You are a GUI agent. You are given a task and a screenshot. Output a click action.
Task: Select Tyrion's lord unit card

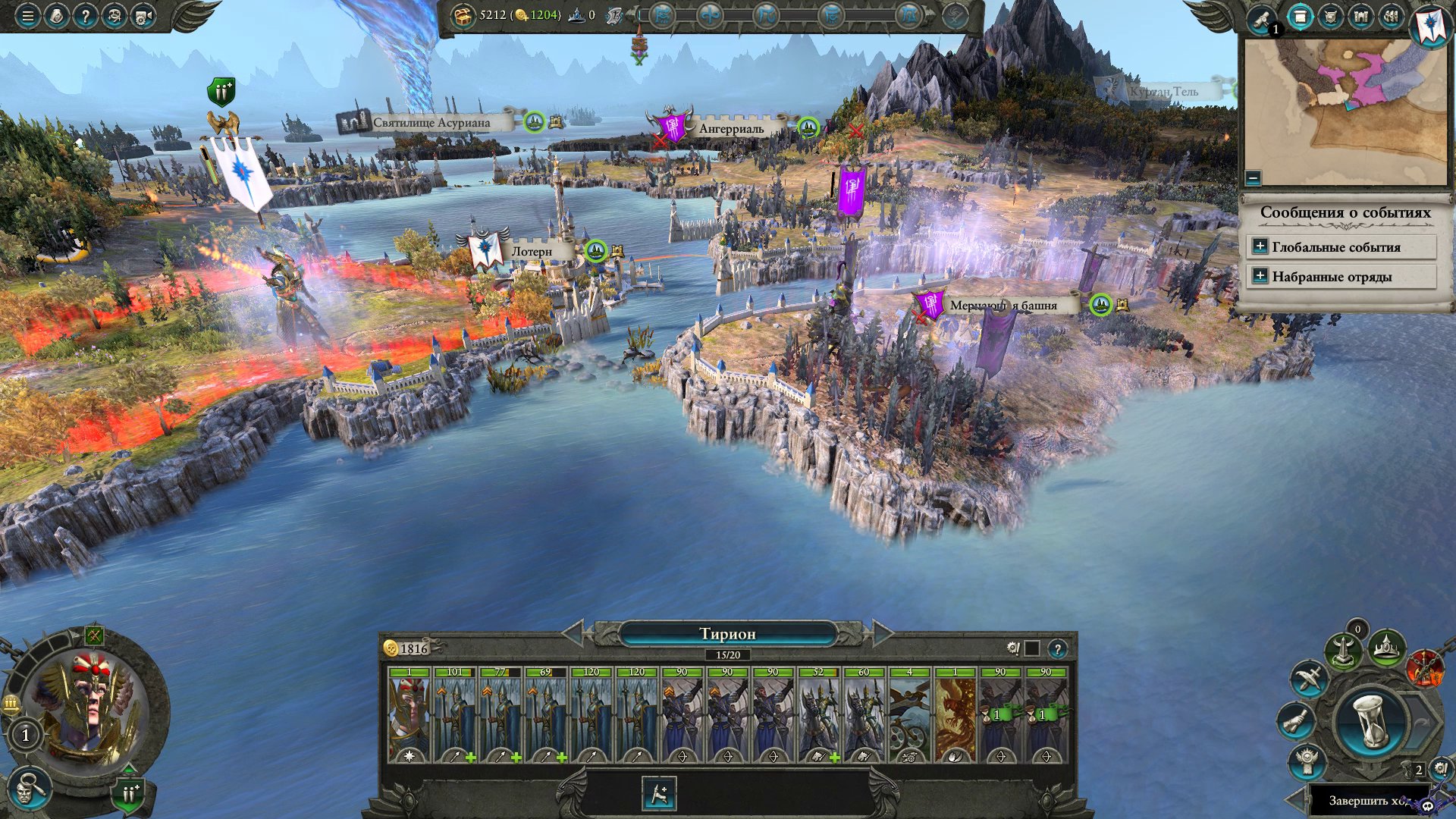tap(409, 714)
